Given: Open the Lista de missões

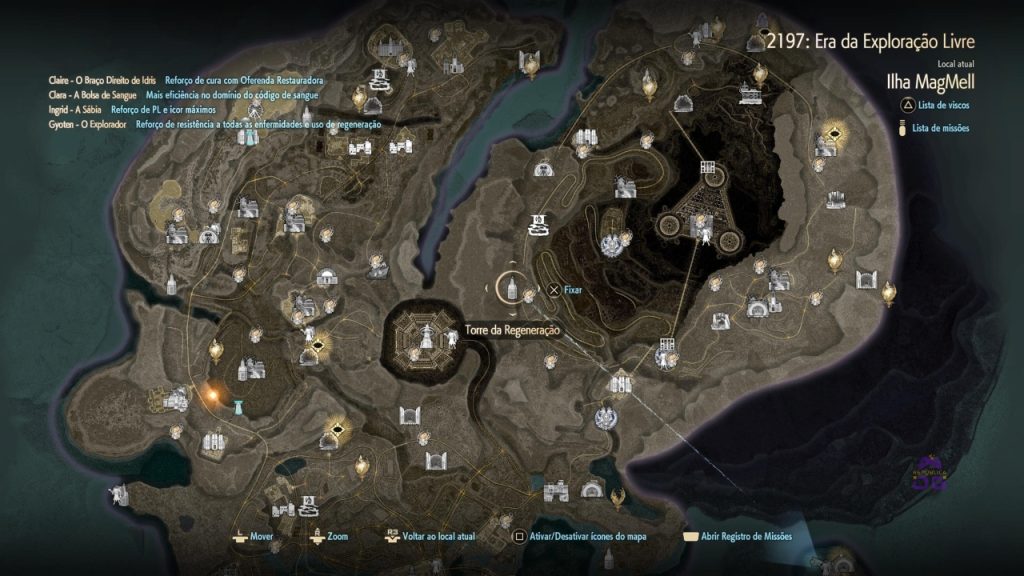Looking at the screenshot, I should tap(940, 128).
